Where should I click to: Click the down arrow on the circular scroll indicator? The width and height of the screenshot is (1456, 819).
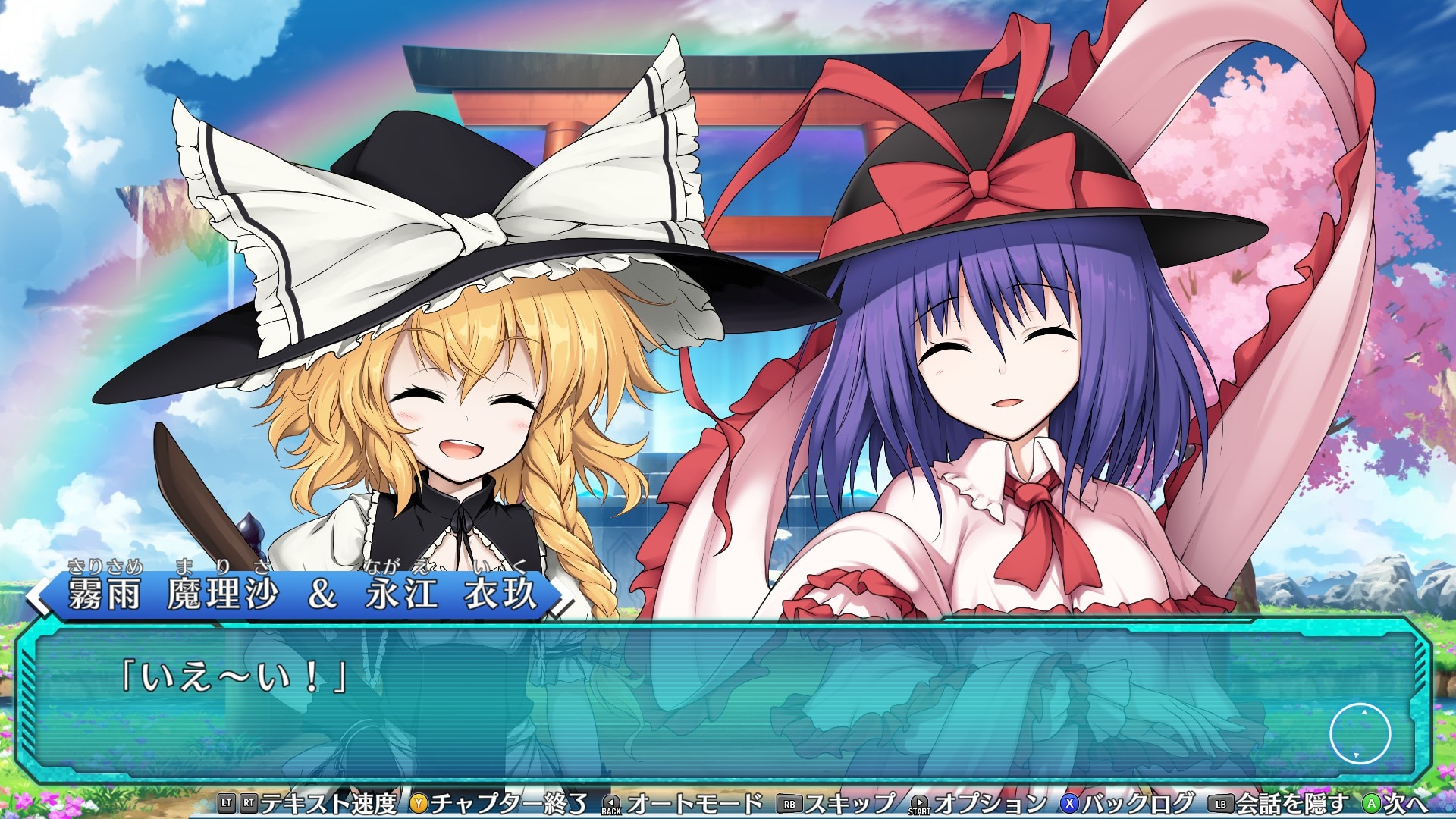click(x=1356, y=755)
